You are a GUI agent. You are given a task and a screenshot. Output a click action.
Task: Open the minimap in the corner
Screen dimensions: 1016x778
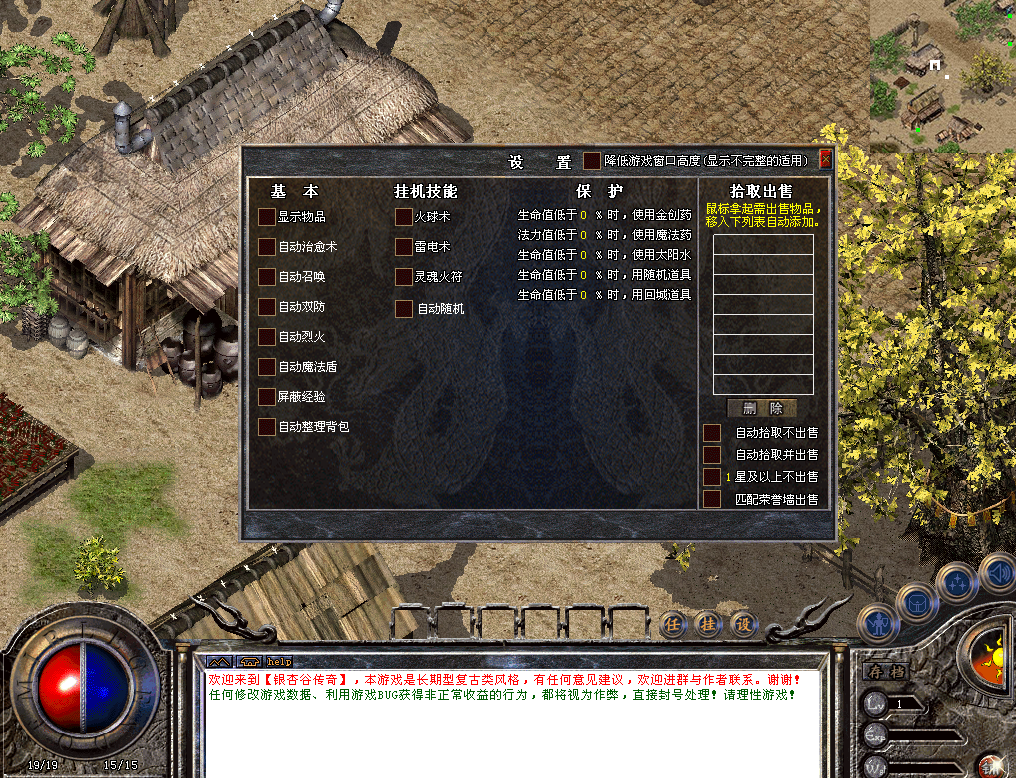941,75
